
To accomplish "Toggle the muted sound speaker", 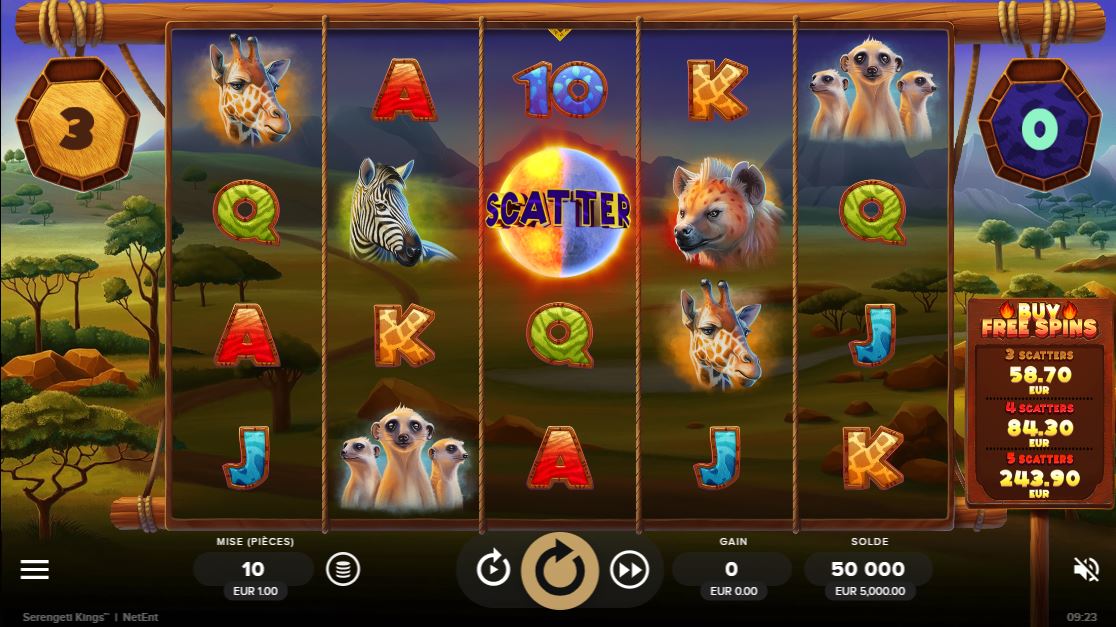I will tap(1086, 569).
